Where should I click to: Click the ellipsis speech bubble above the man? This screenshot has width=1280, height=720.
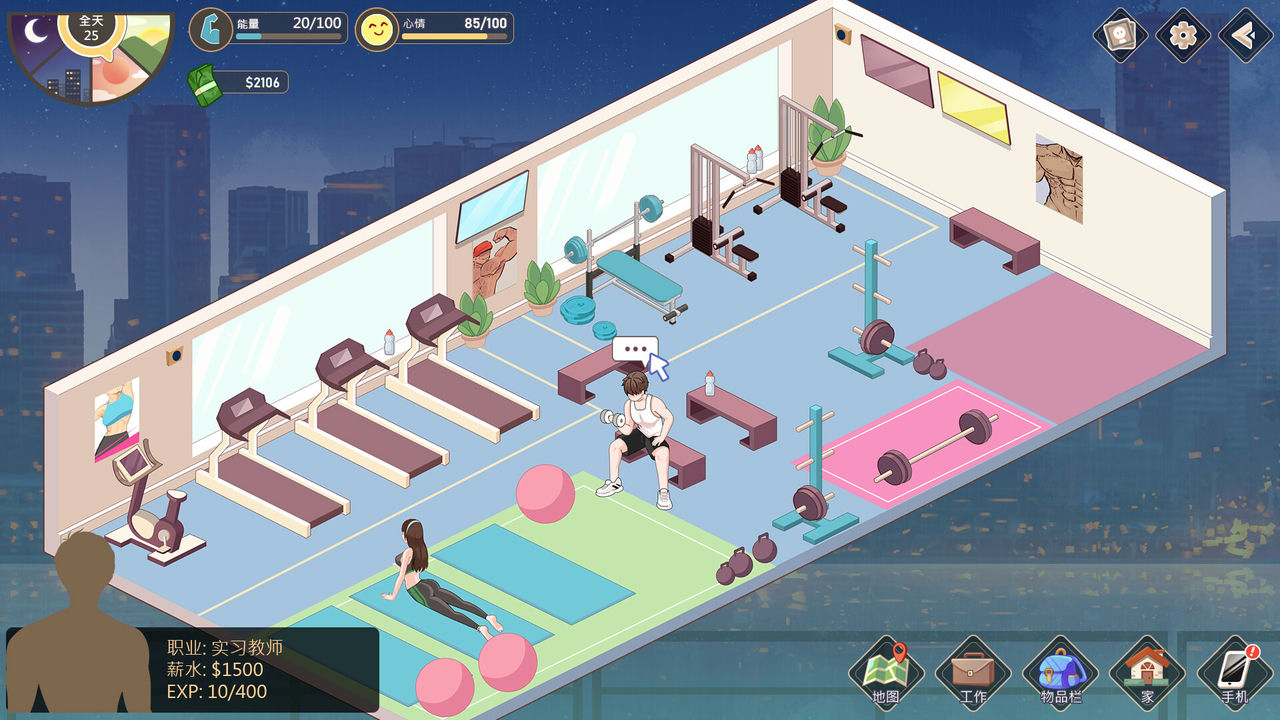(634, 350)
